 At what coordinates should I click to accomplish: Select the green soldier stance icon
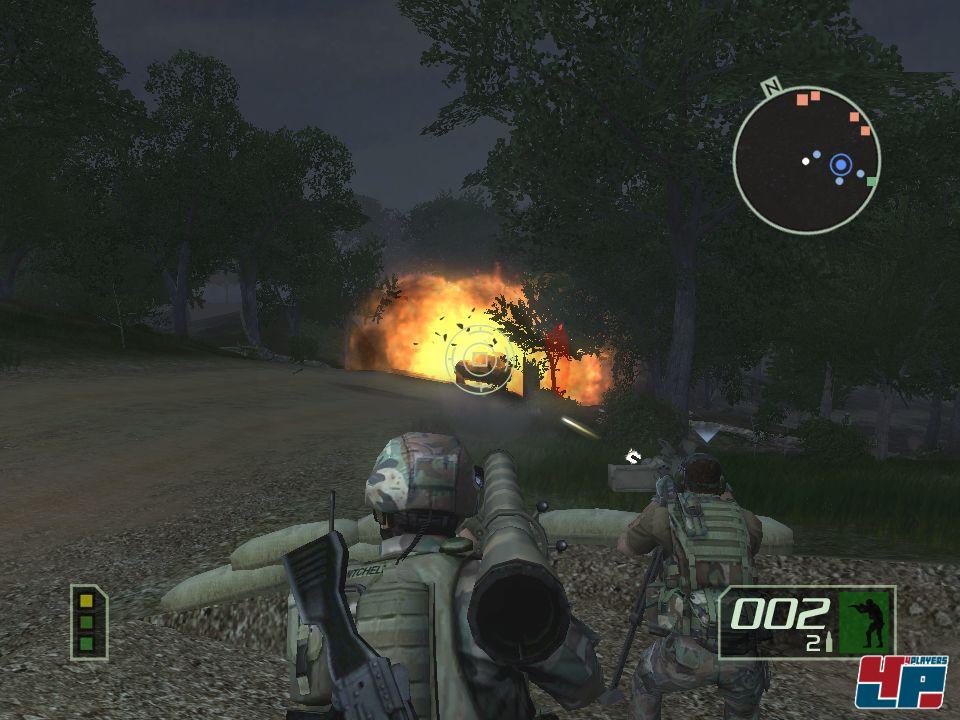(x=865, y=622)
